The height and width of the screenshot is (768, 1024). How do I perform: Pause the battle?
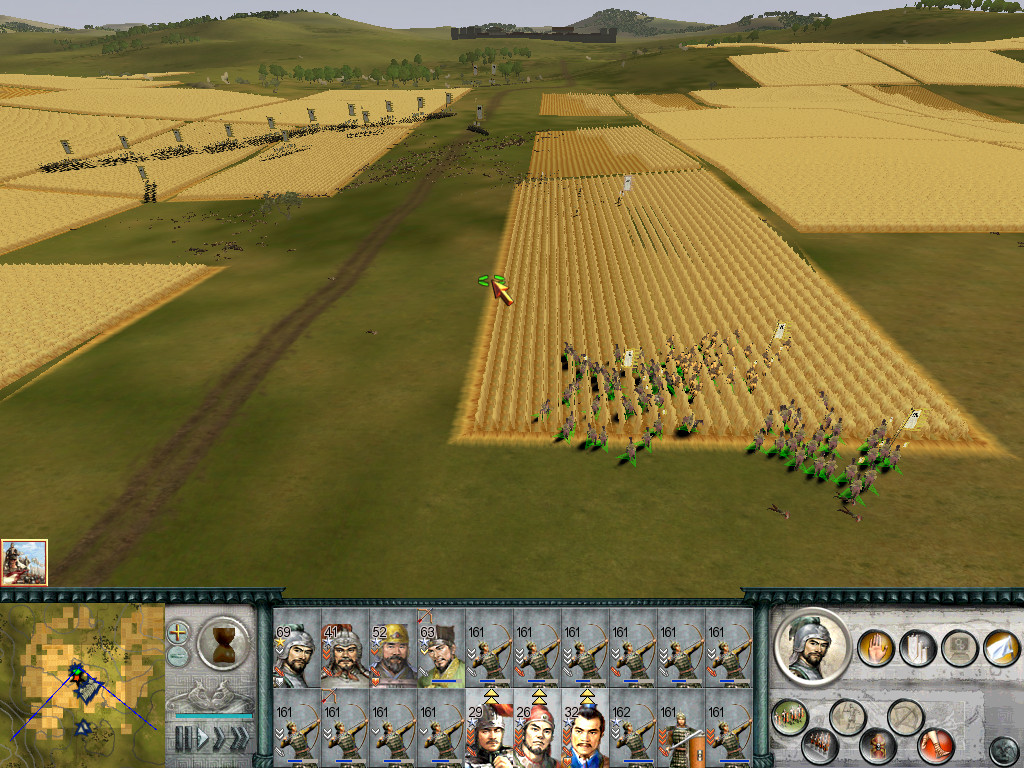[x=183, y=740]
